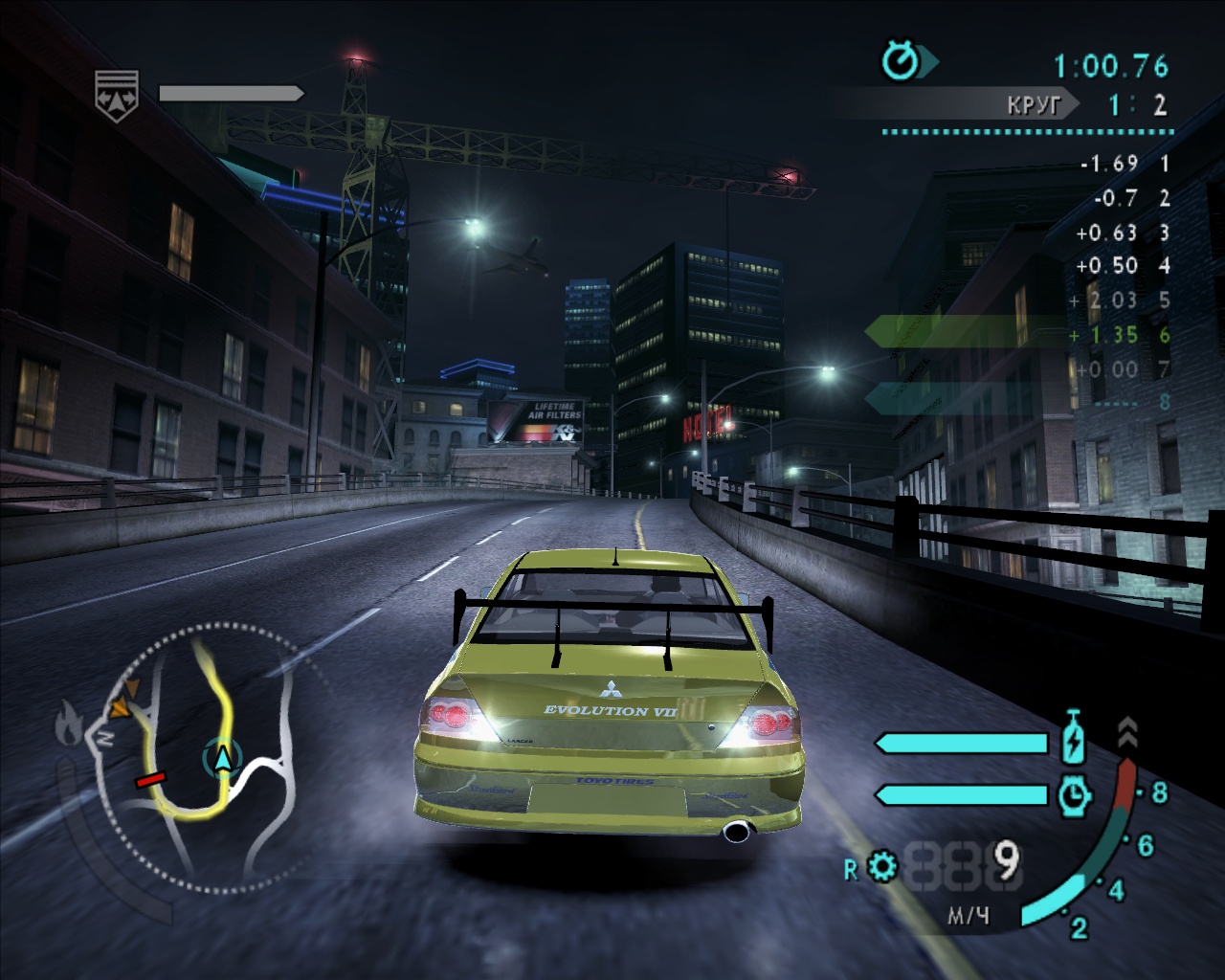Click the police badge heat icon
1225x980 pixels.
click(116, 95)
